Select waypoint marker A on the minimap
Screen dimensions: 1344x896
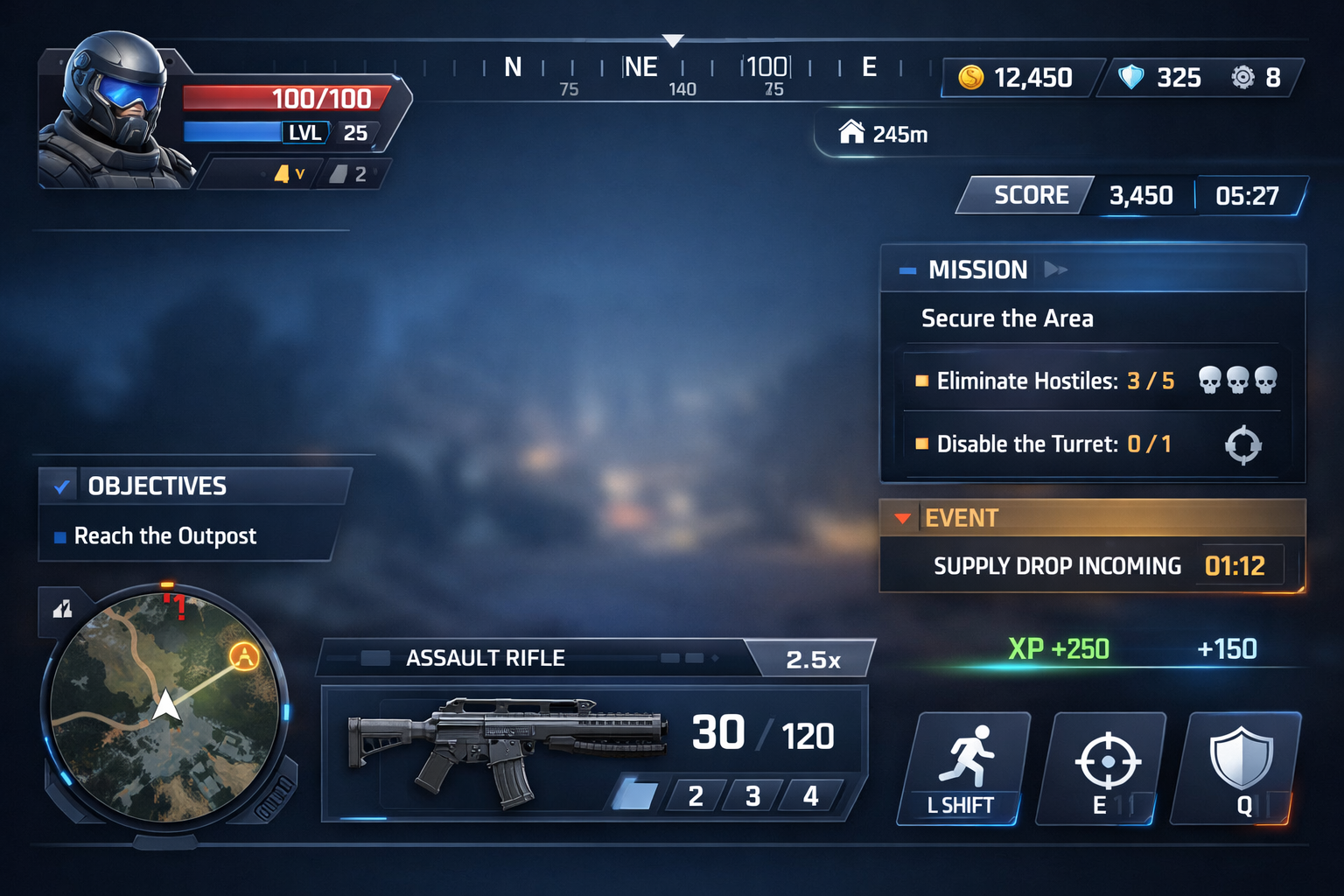pos(244,655)
